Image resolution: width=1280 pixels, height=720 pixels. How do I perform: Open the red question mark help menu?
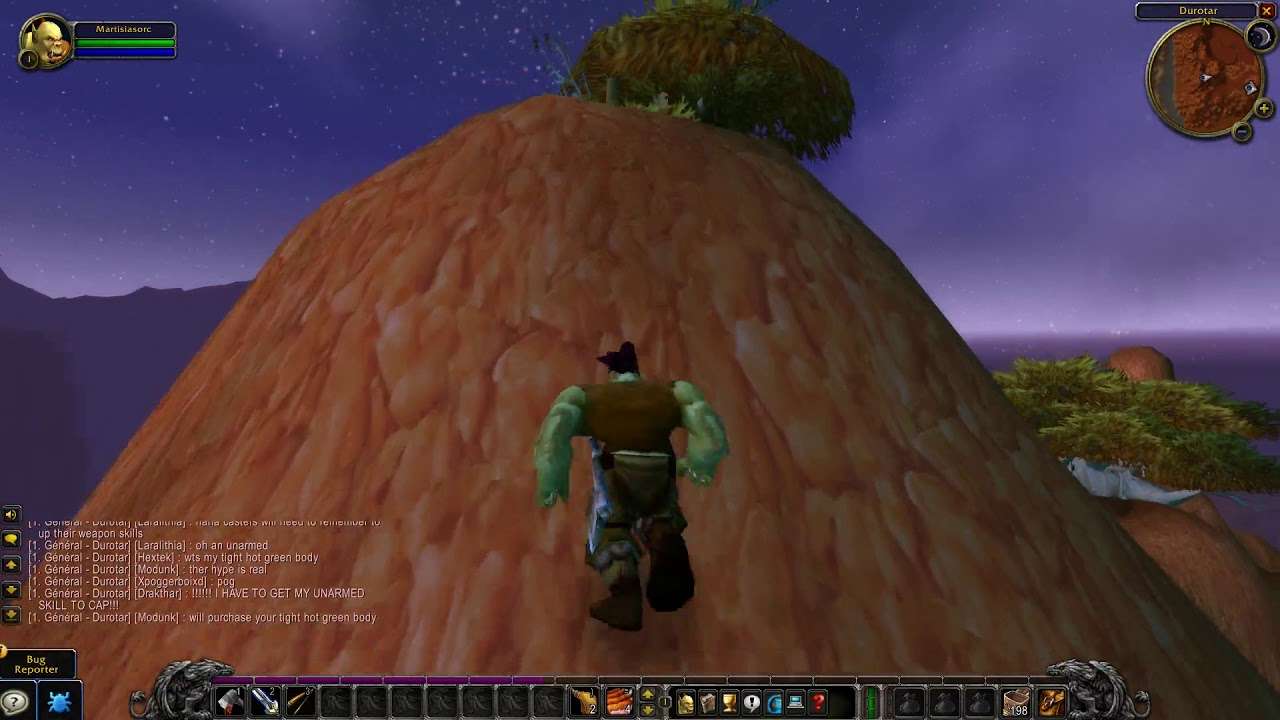pyautogui.click(x=818, y=702)
